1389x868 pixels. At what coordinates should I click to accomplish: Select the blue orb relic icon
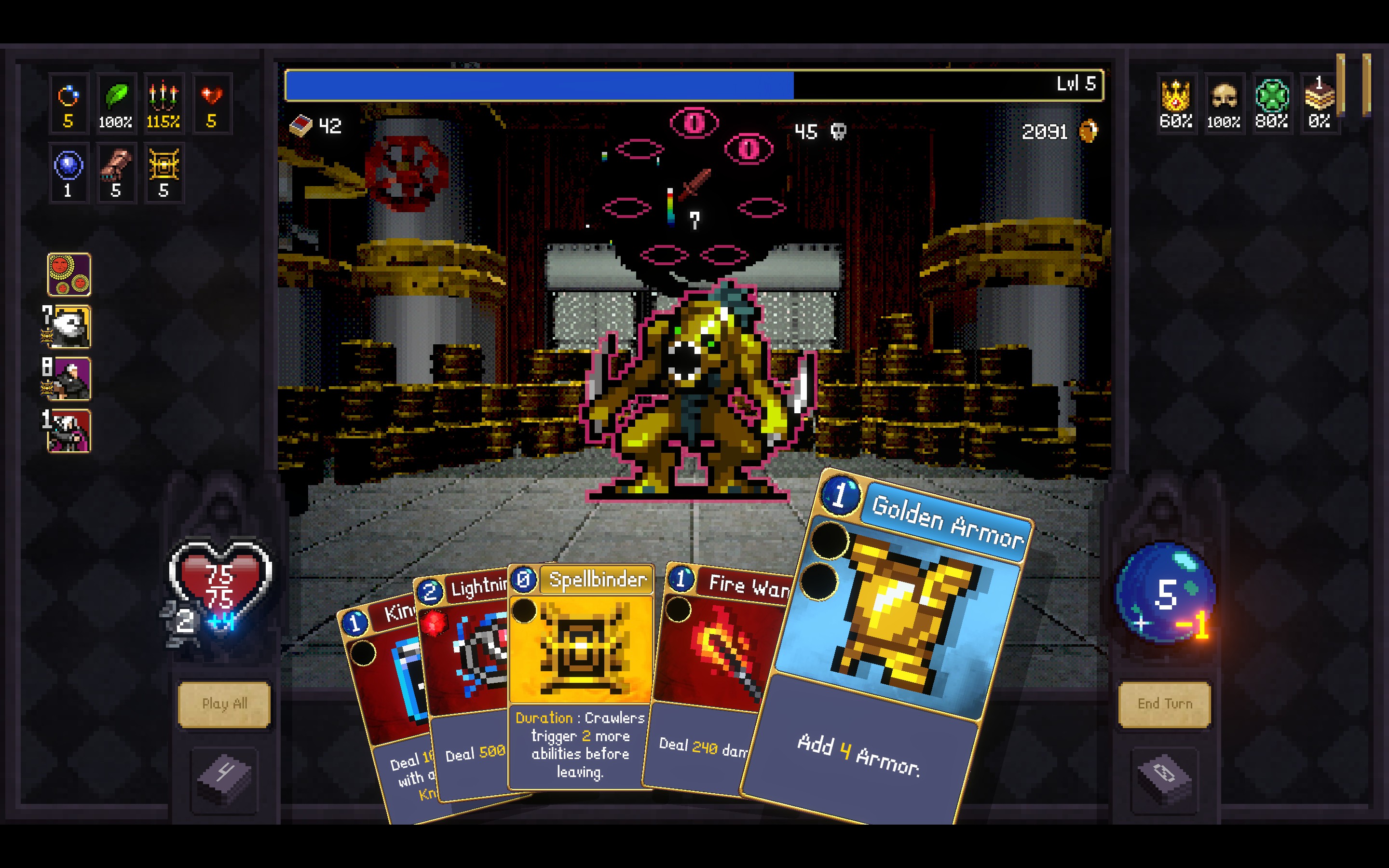[x=68, y=172]
